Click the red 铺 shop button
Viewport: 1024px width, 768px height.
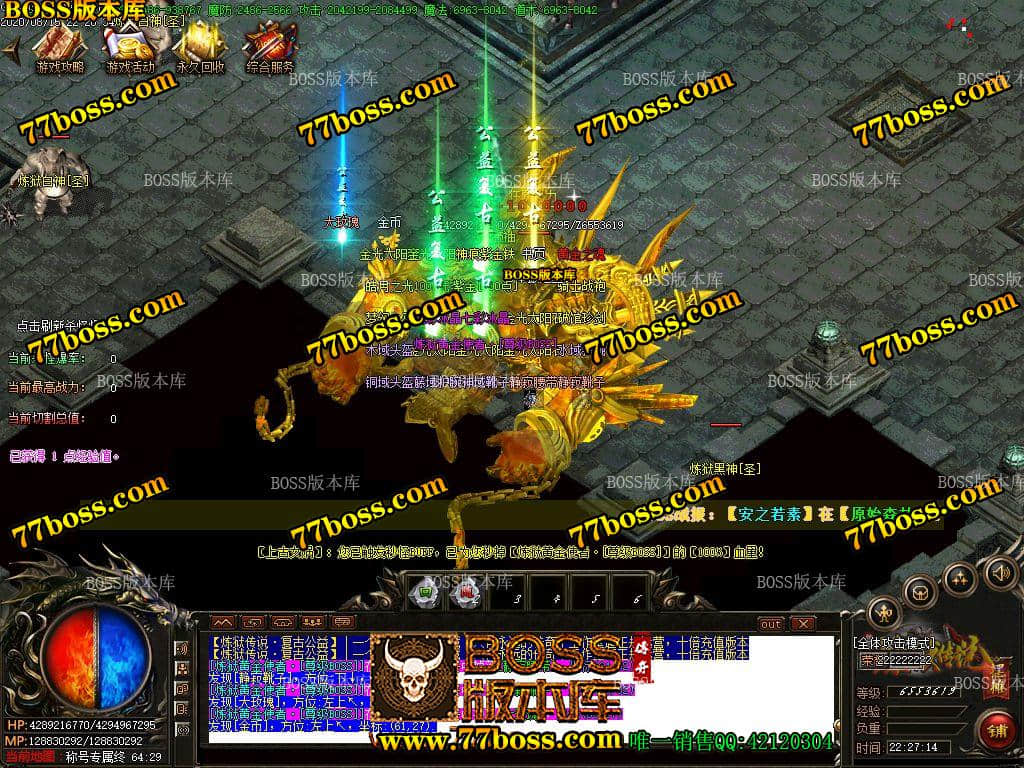pos(996,728)
